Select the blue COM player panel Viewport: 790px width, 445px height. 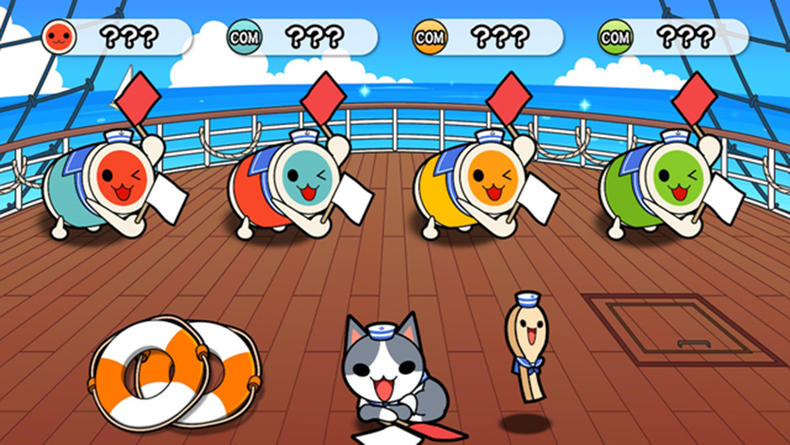301,38
